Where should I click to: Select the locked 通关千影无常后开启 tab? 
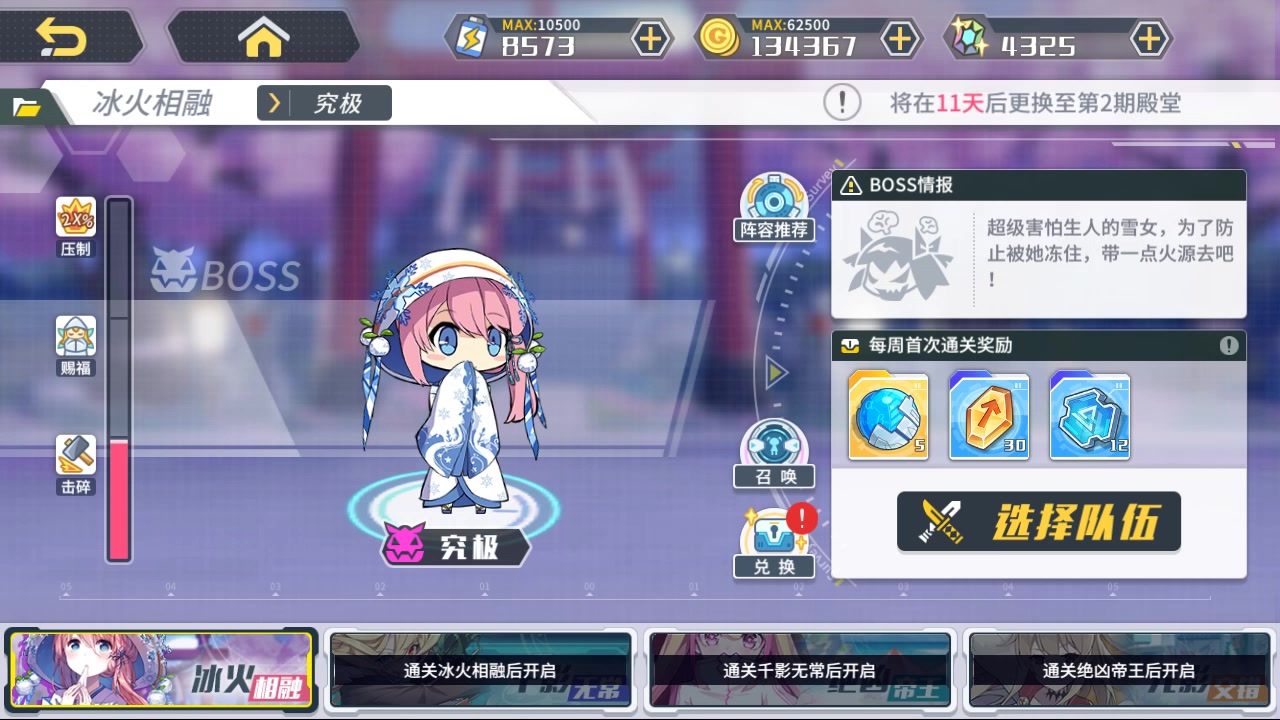(798, 670)
